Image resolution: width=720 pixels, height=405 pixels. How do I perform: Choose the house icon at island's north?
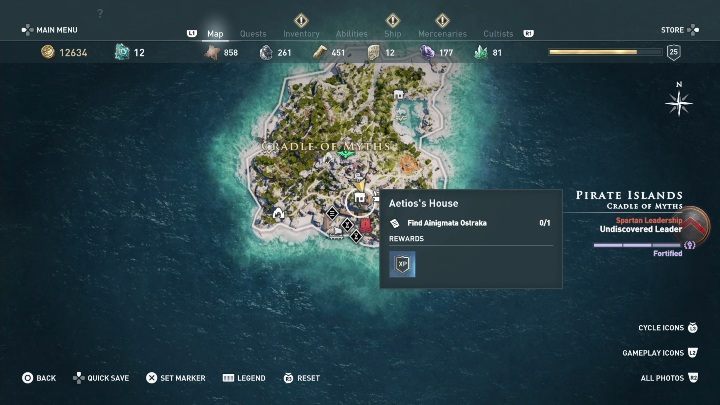[399, 95]
